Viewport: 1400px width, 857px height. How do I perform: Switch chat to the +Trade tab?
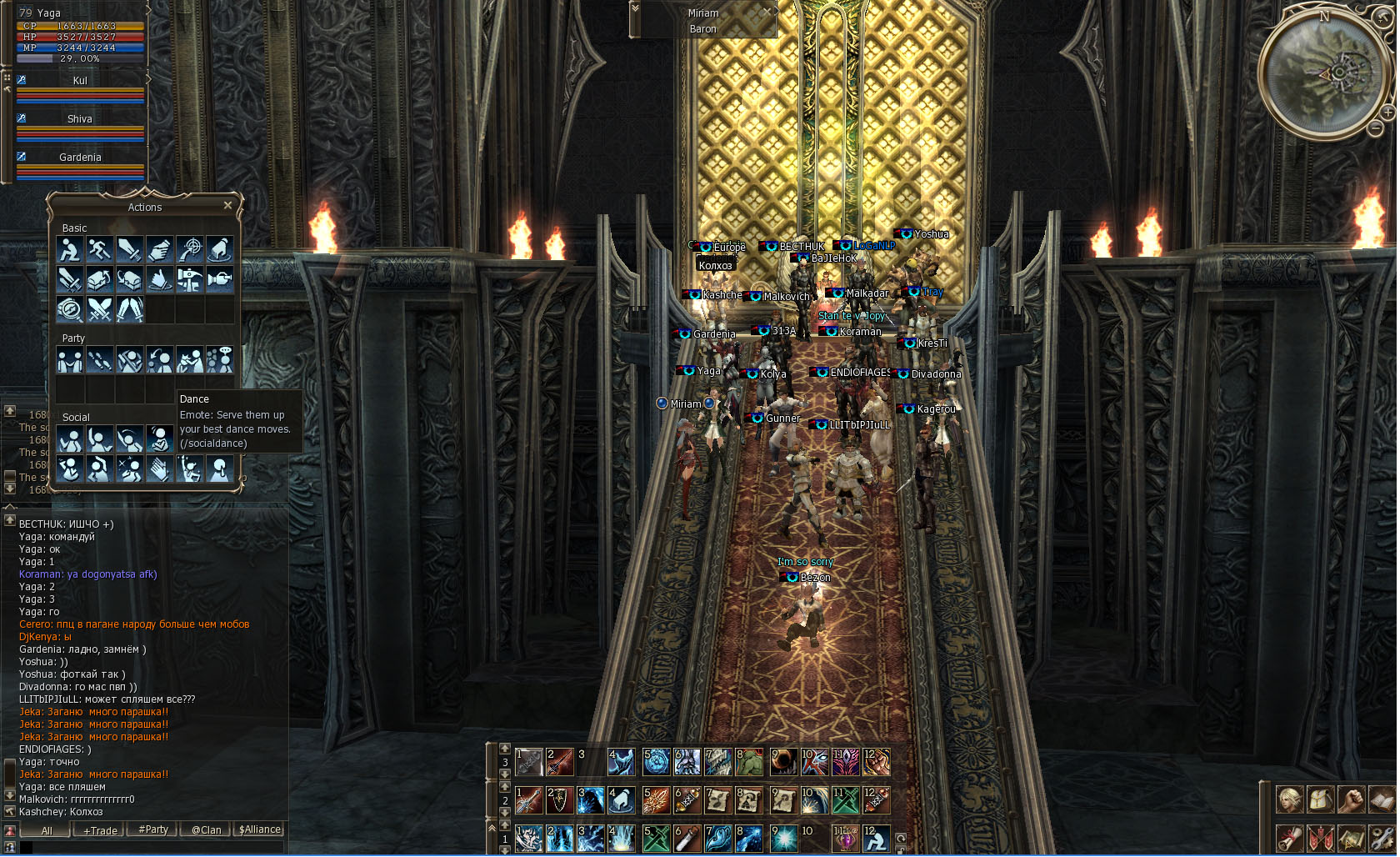click(x=100, y=830)
